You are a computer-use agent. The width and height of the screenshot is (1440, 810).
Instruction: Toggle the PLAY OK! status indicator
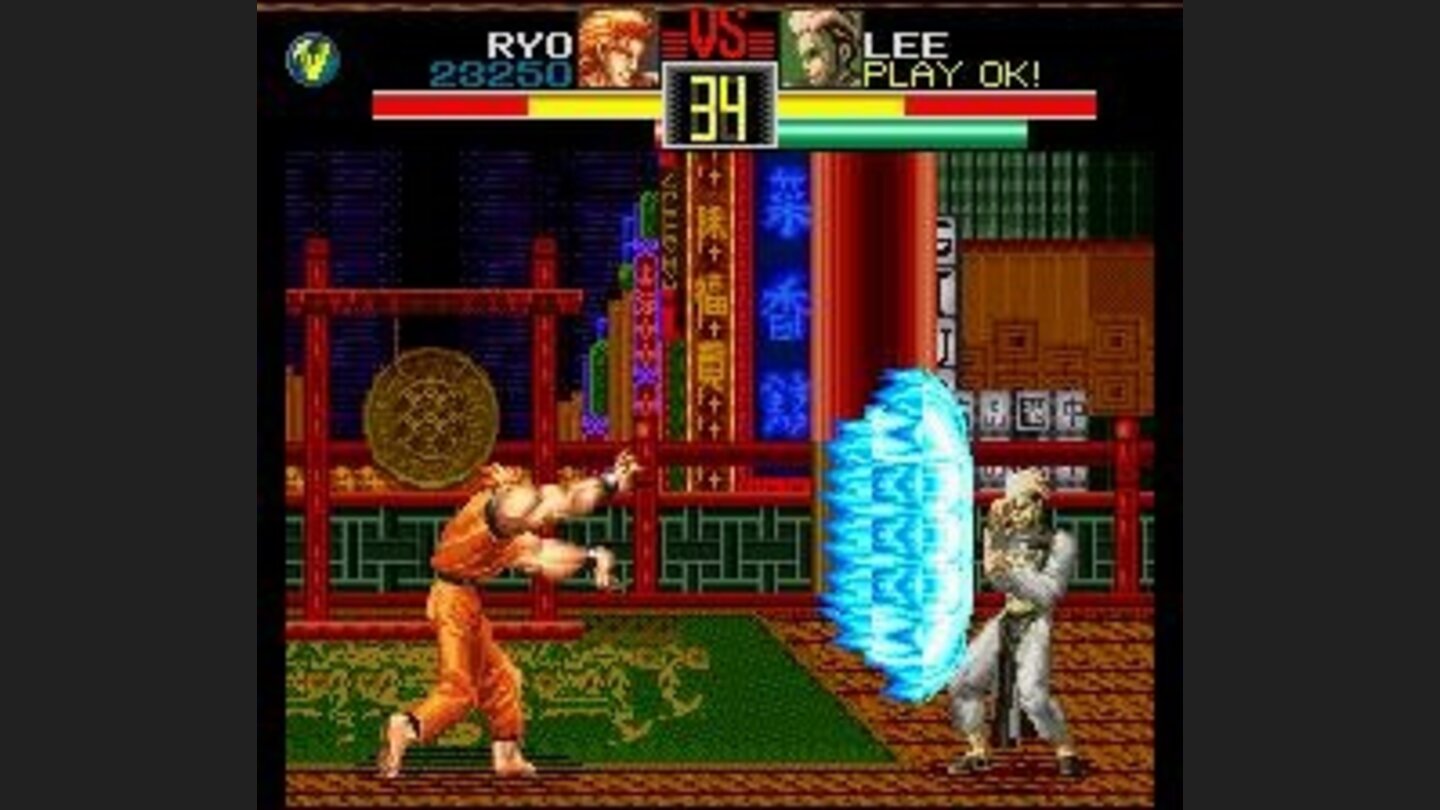(x=952, y=71)
